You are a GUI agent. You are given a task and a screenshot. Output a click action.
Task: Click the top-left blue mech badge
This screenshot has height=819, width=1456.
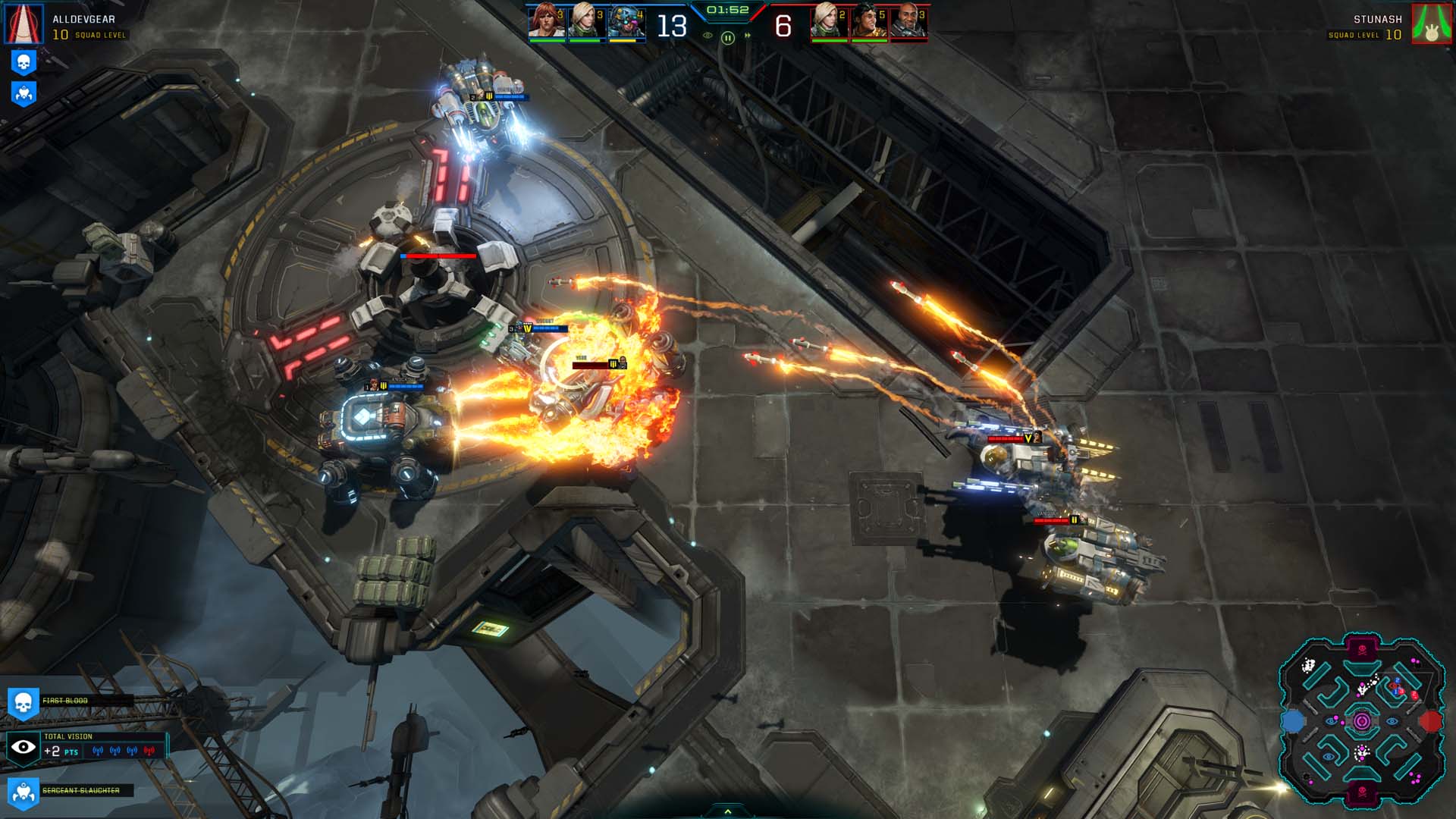pyautogui.click(x=24, y=93)
